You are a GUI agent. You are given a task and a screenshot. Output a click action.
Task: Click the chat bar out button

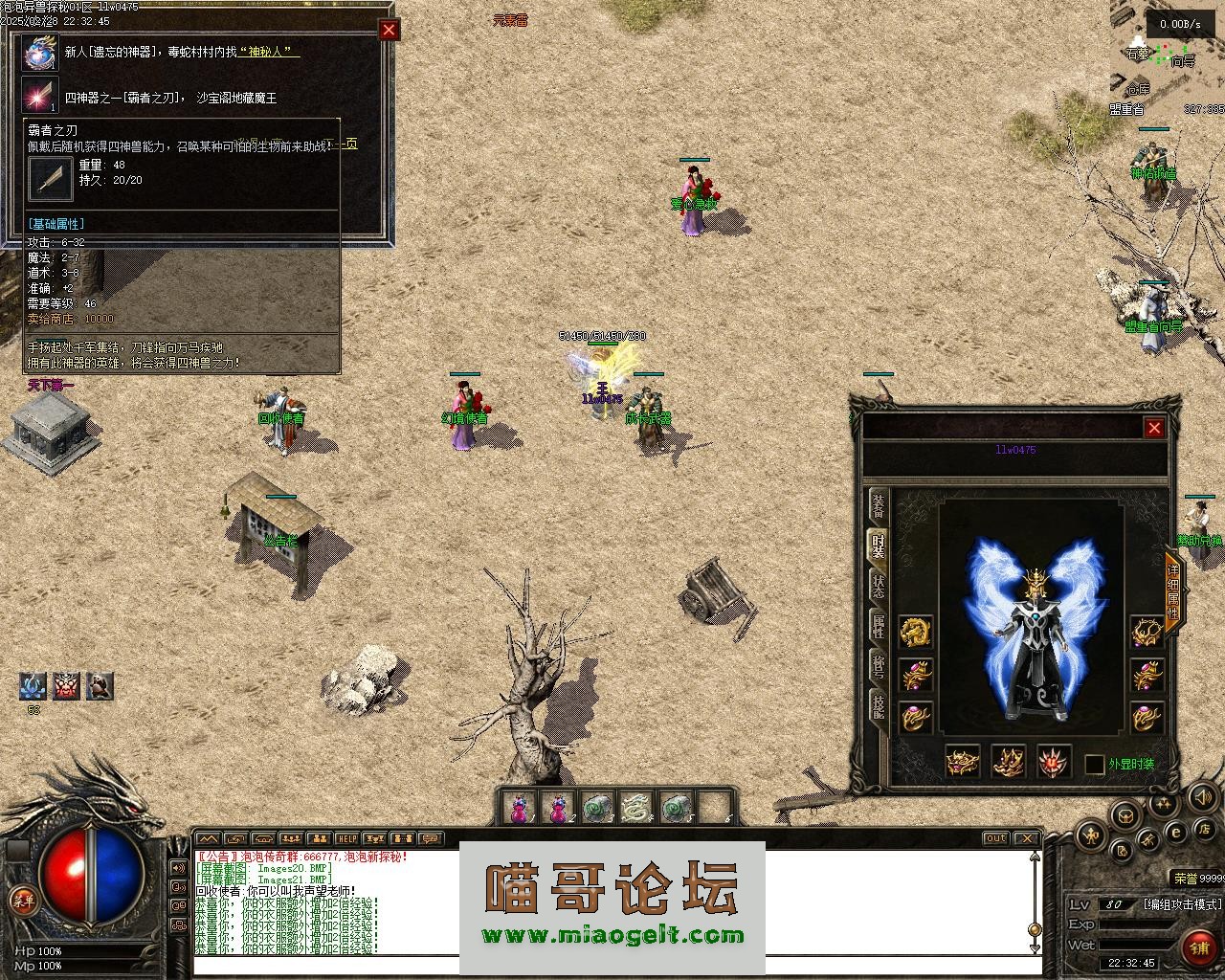point(996,838)
